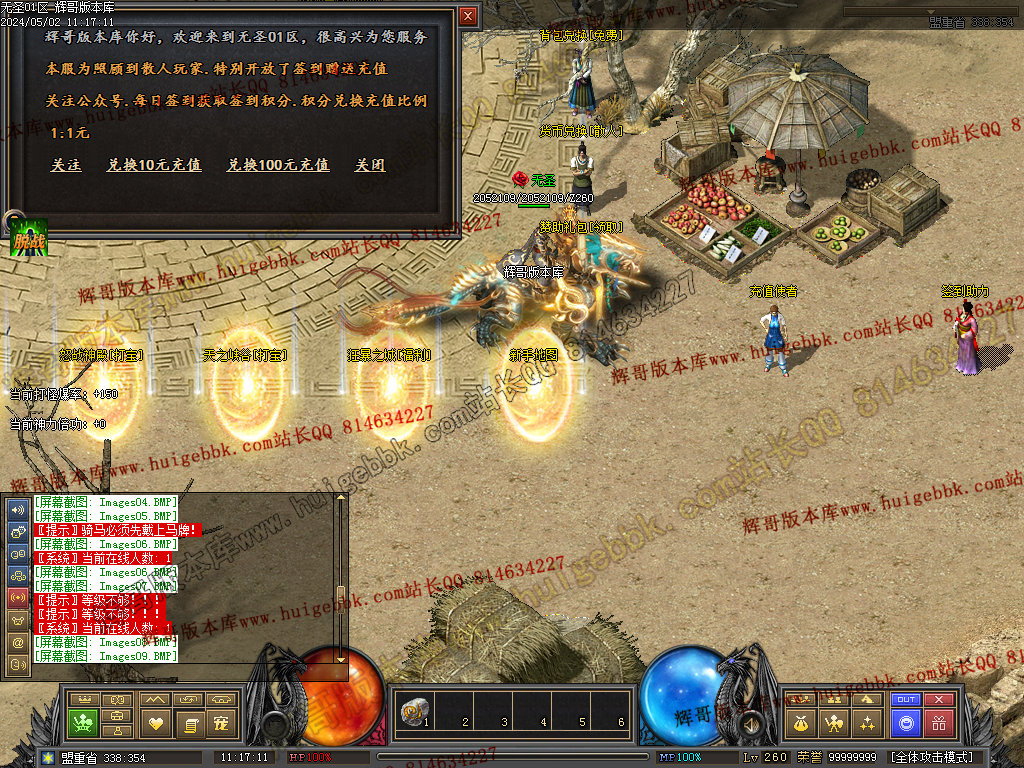Toggle the red broadcast chat channel button
Viewport: 1024px width, 768px height.
pos(18,597)
